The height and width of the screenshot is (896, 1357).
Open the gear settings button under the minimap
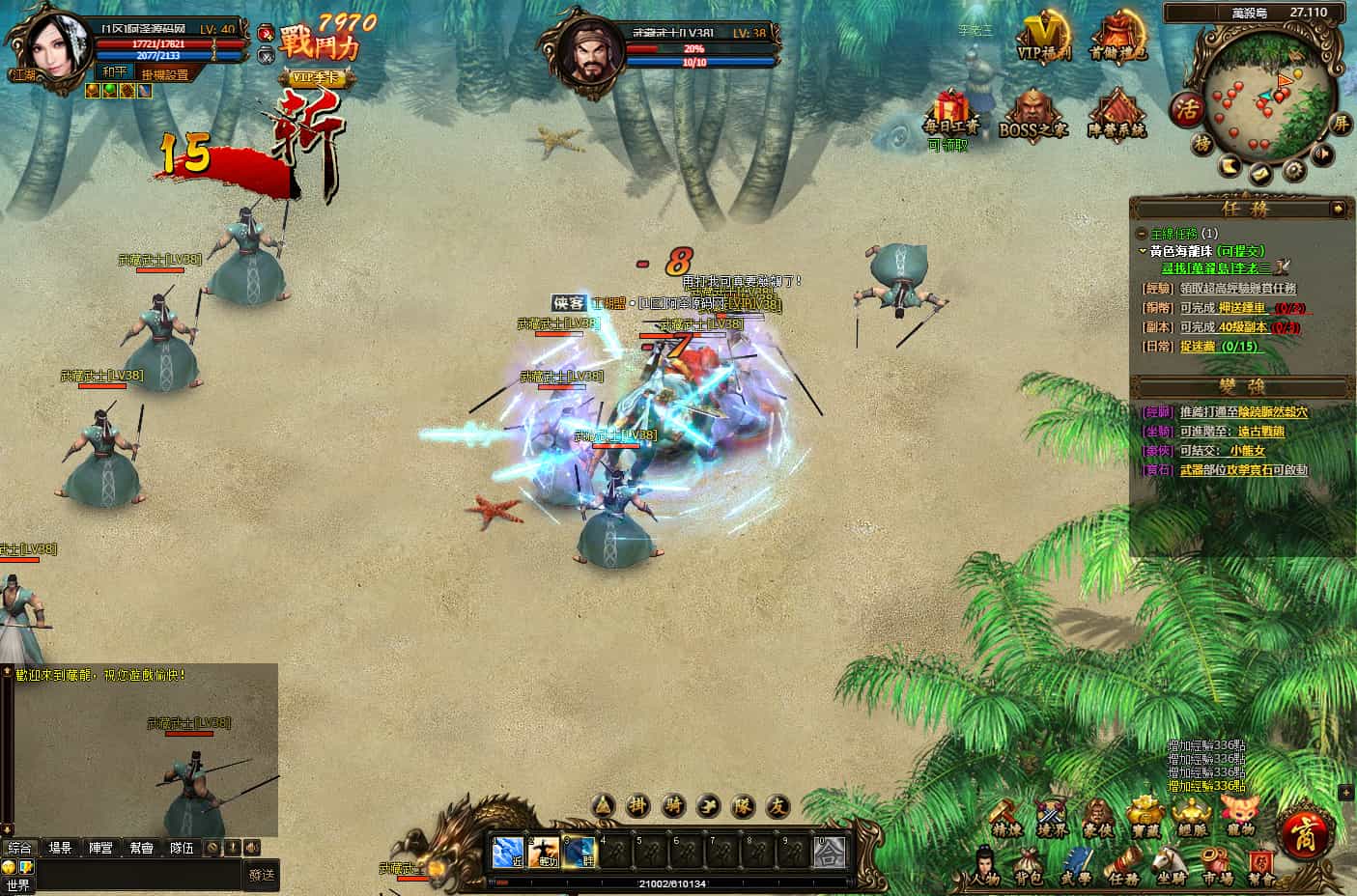pyautogui.click(x=1295, y=171)
